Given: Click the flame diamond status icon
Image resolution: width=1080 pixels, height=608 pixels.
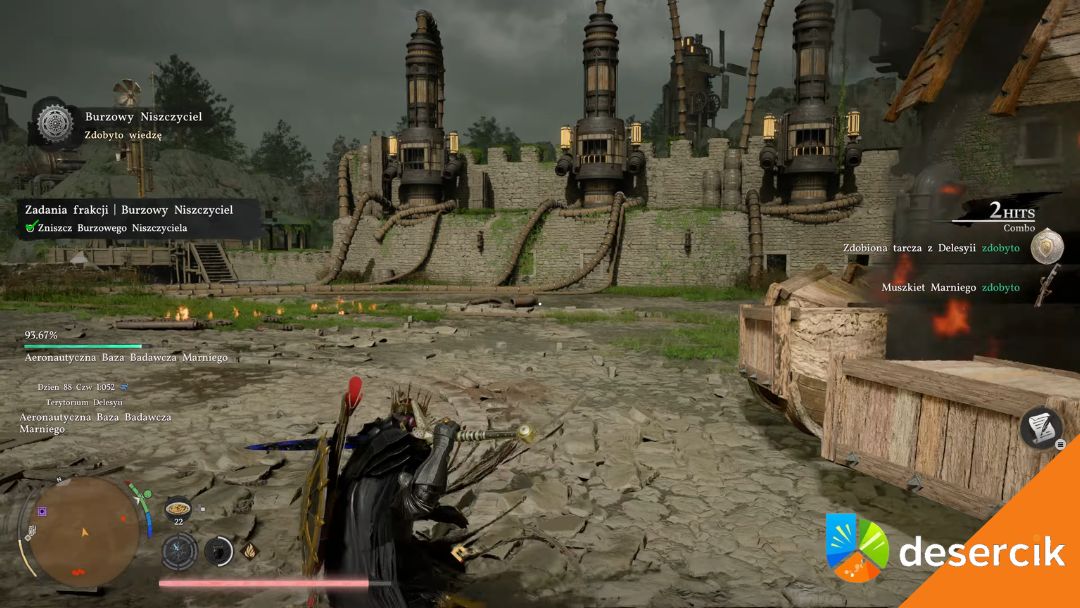Looking at the screenshot, I should tap(249, 550).
